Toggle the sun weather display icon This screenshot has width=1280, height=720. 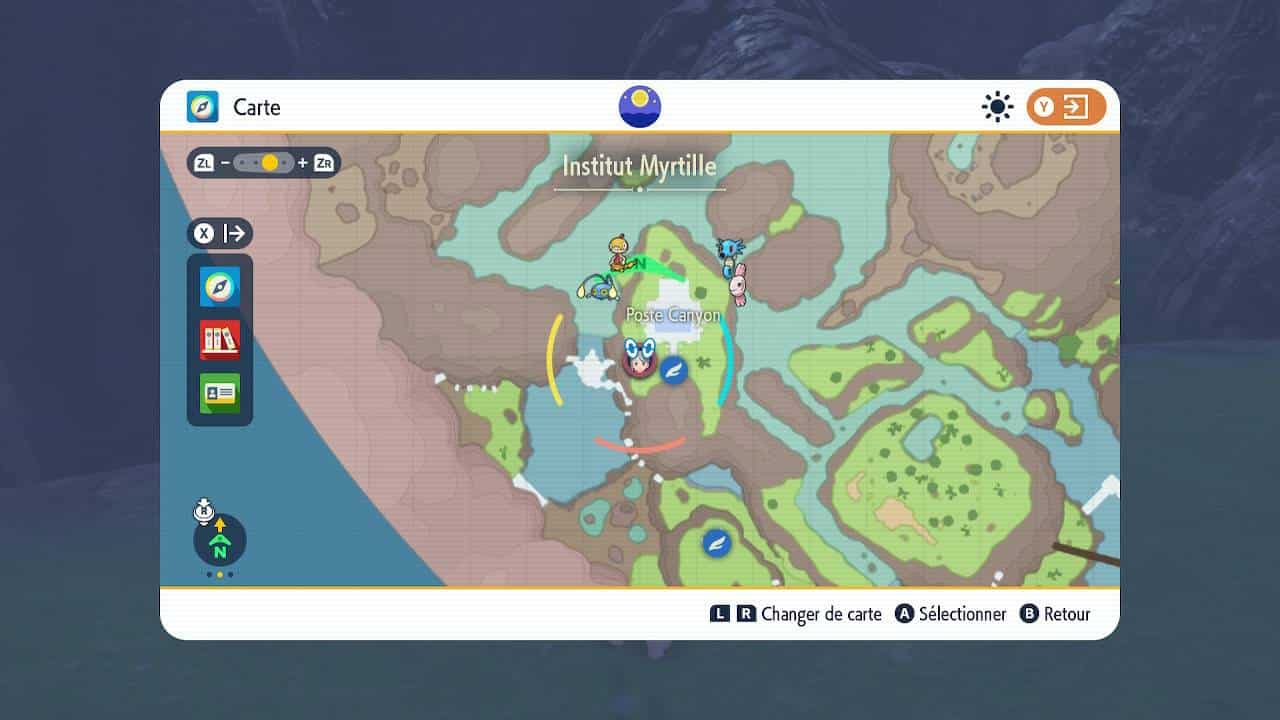tap(997, 107)
